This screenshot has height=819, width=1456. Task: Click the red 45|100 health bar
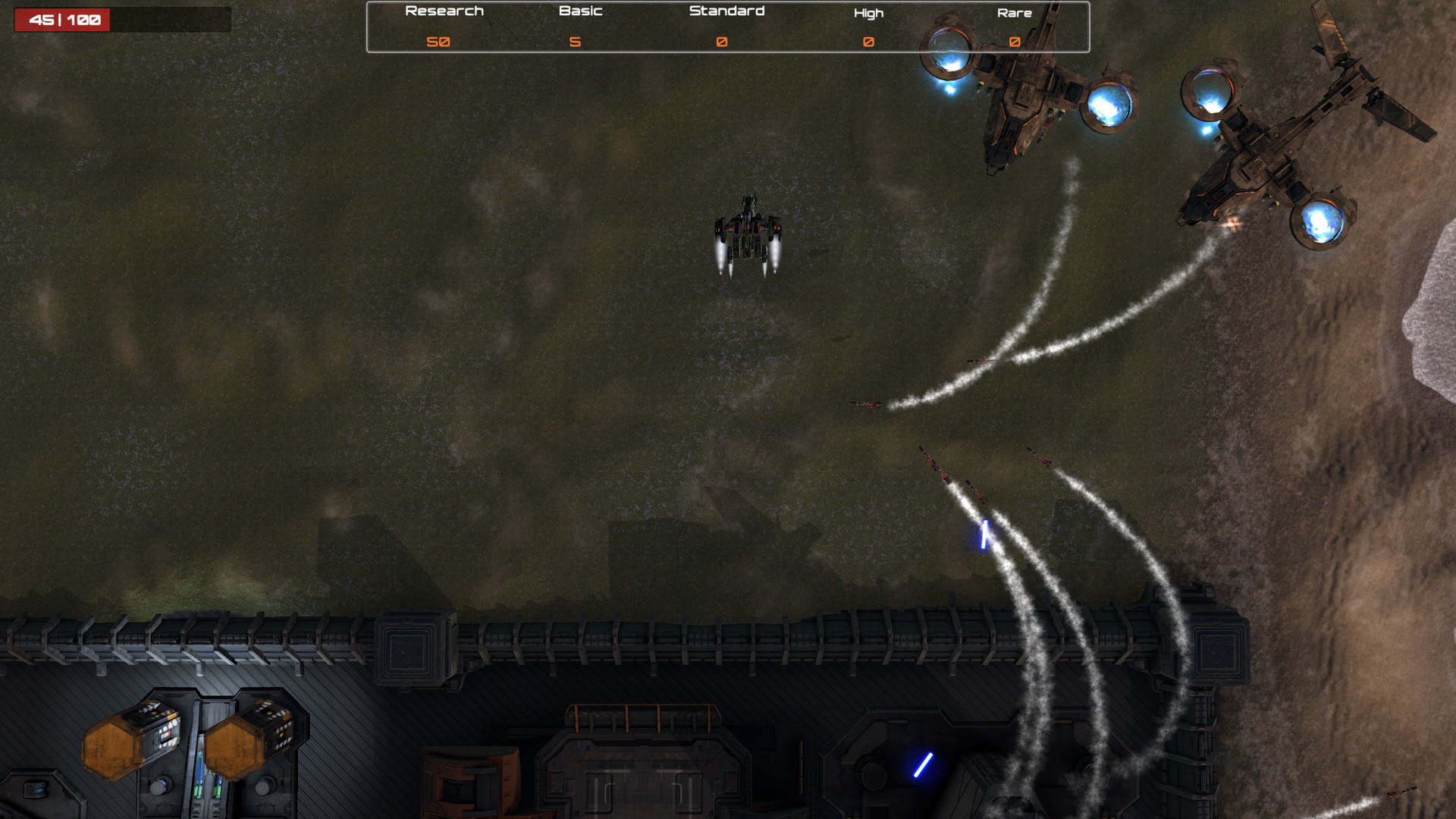click(x=63, y=20)
